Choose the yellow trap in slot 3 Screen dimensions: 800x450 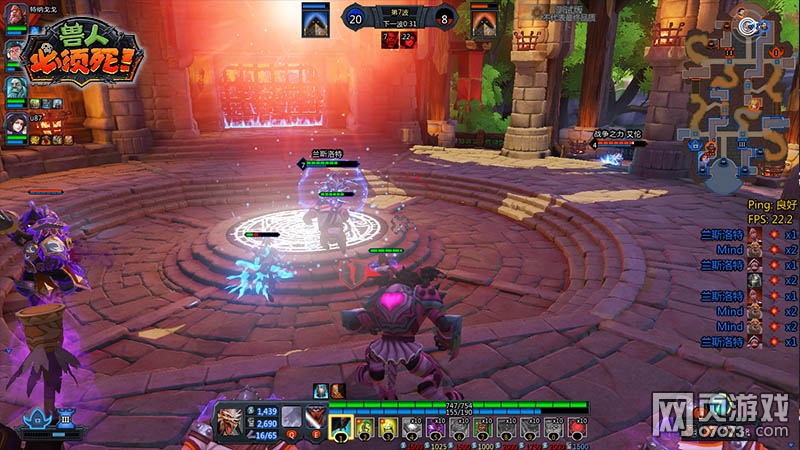(x=389, y=427)
